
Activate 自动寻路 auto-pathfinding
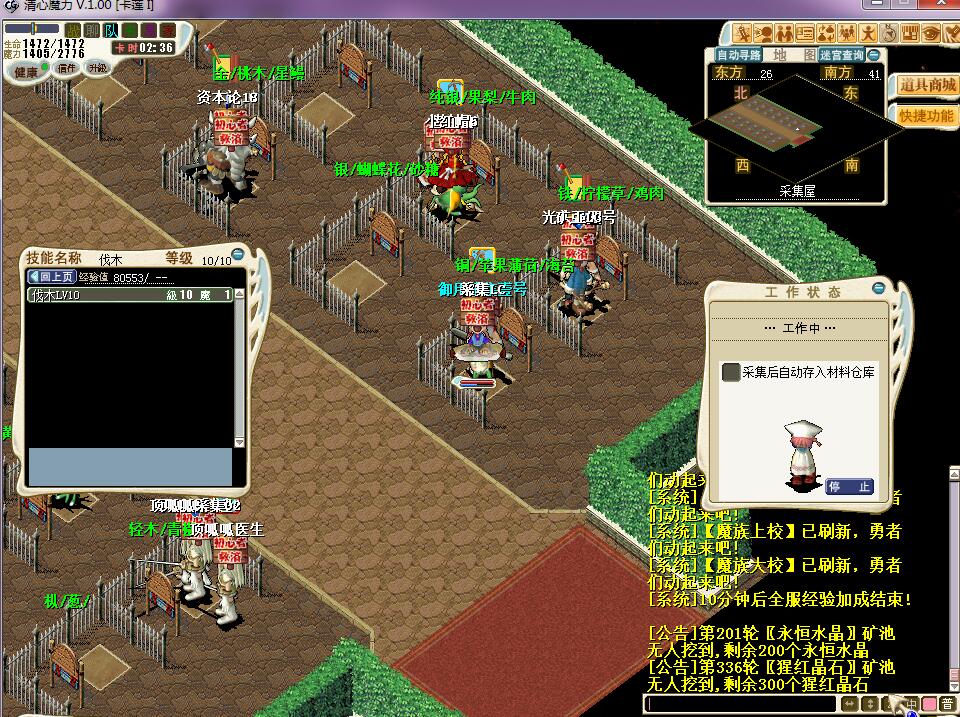pyautogui.click(x=738, y=55)
